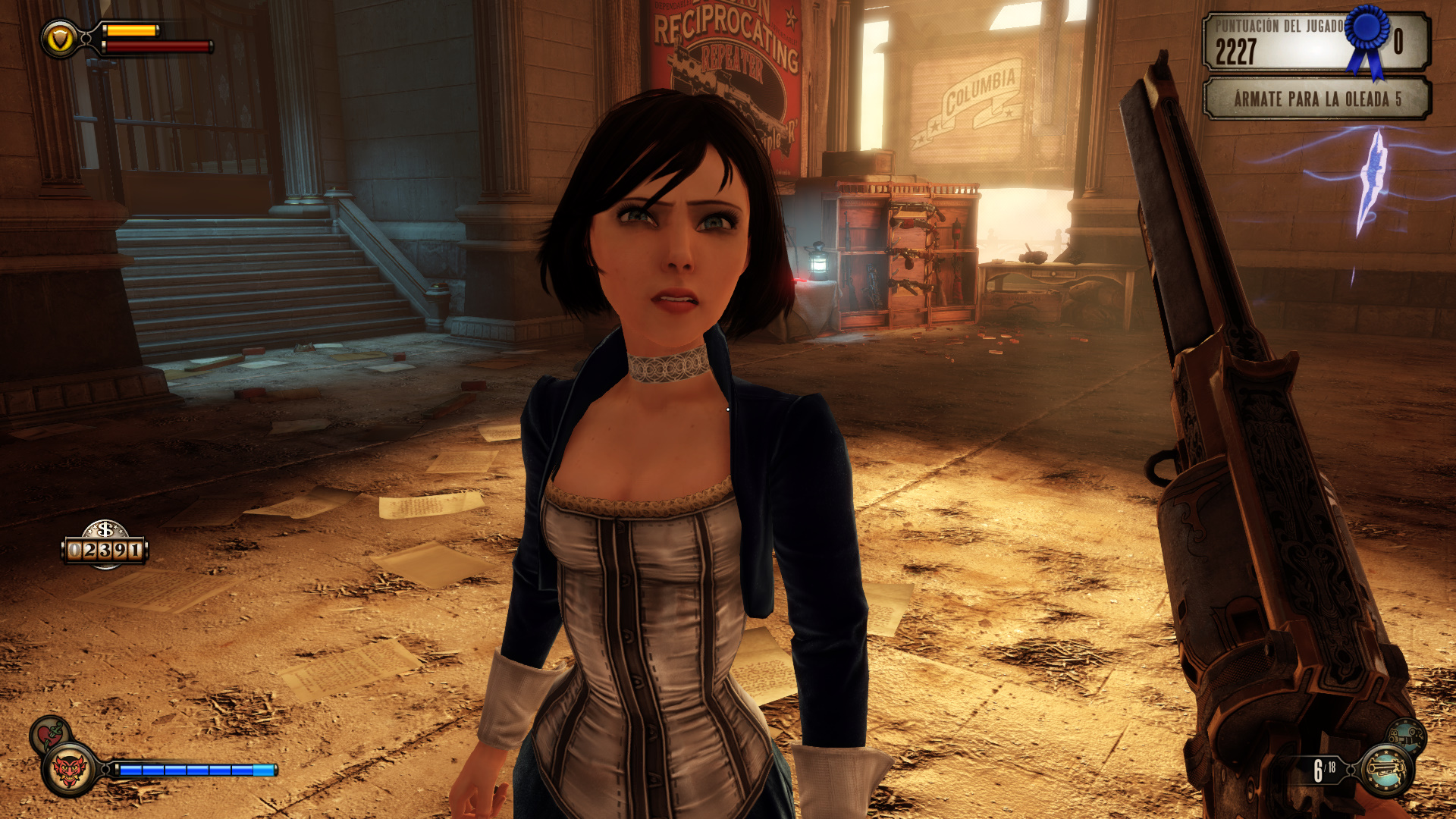Switch to the heart-and-dagger vigor icon
The image size is (1456, 819).
(50, 733)
